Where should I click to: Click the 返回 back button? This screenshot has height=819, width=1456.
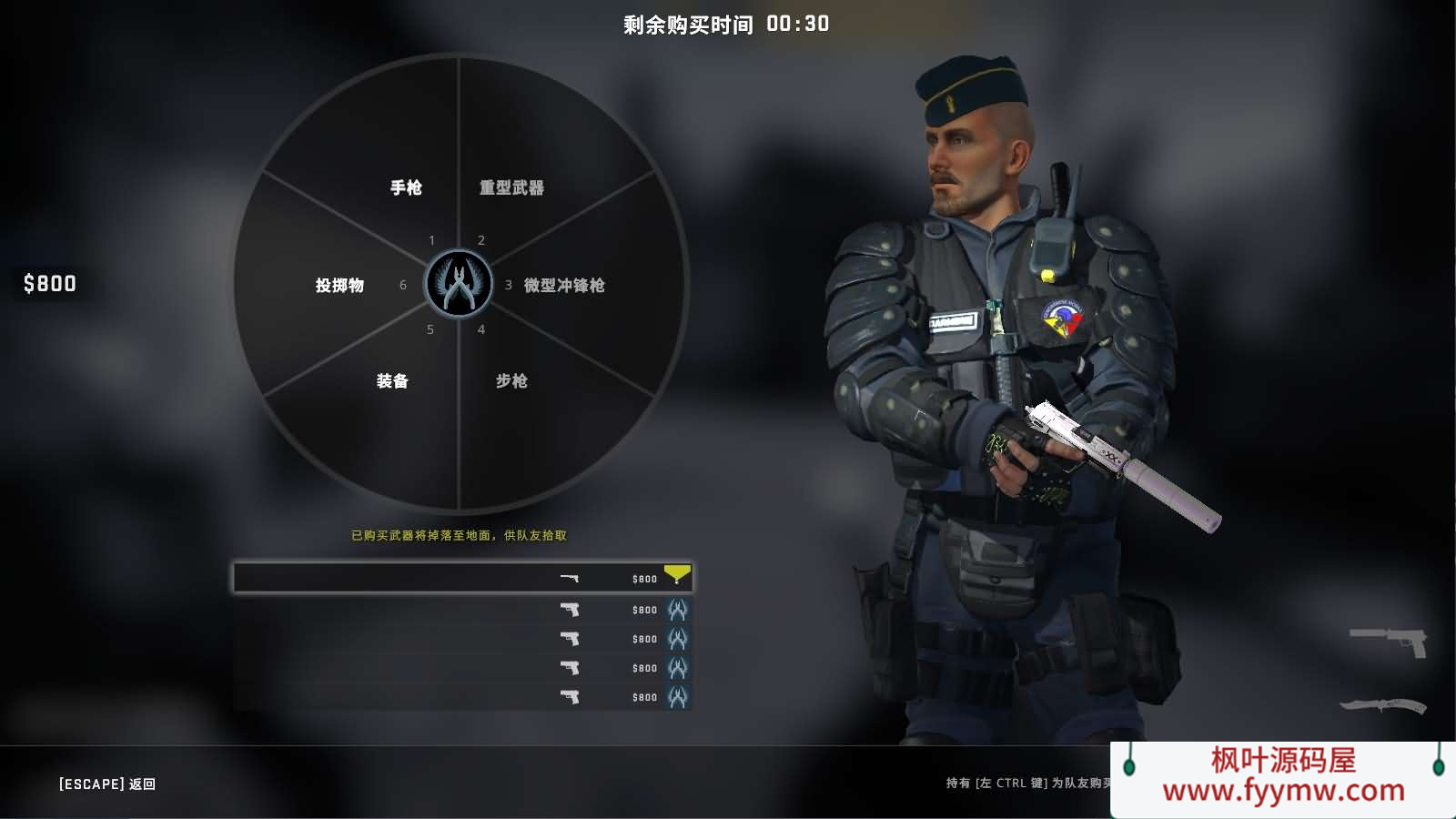click(x=107, y=784)
